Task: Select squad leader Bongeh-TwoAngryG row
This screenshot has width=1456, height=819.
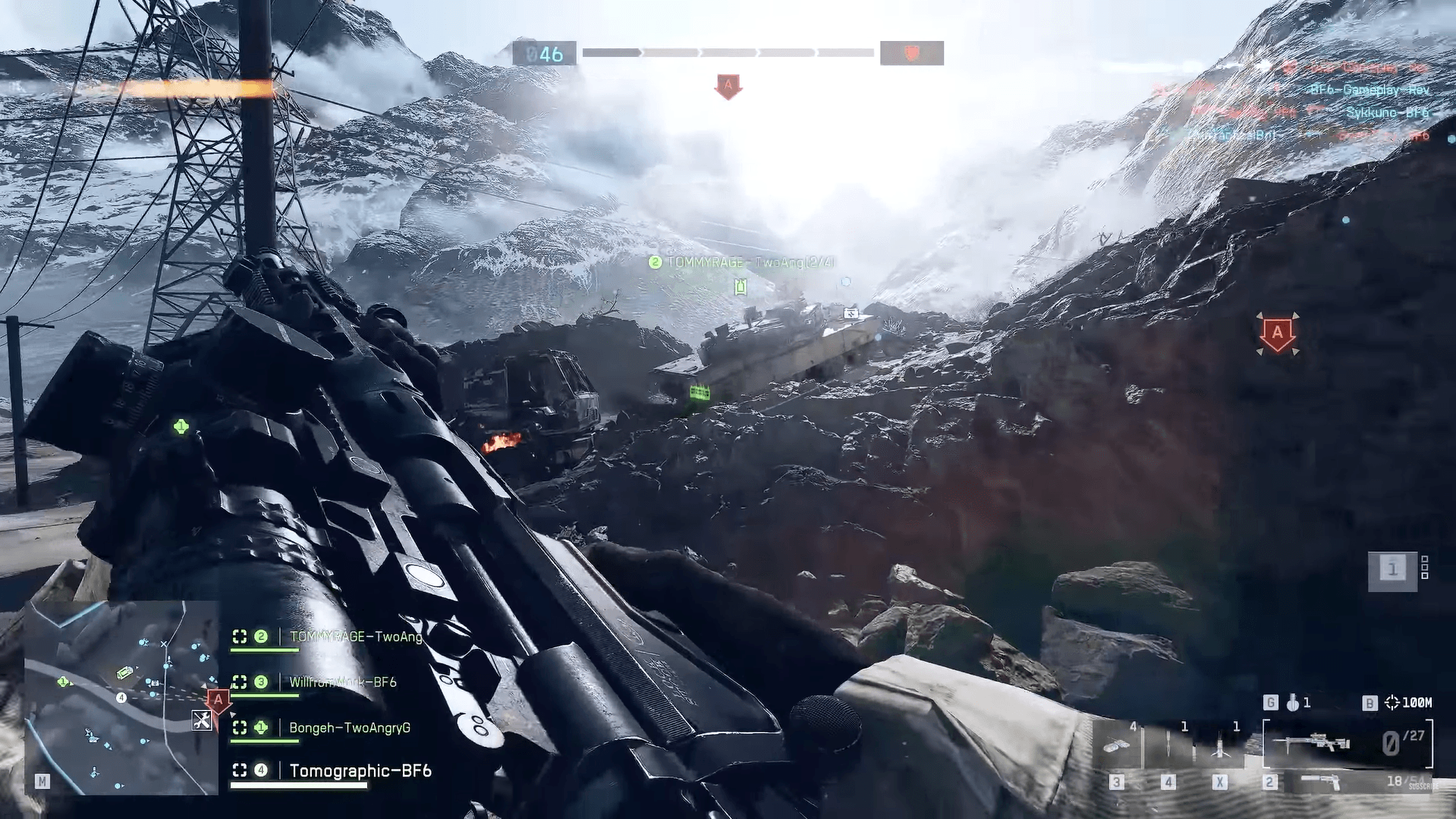Action: point(349,728)
